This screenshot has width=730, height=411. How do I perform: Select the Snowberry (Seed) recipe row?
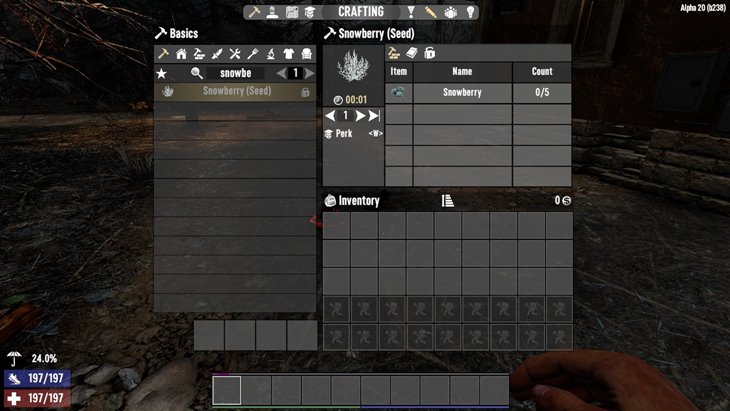click(x=235, y=92)
